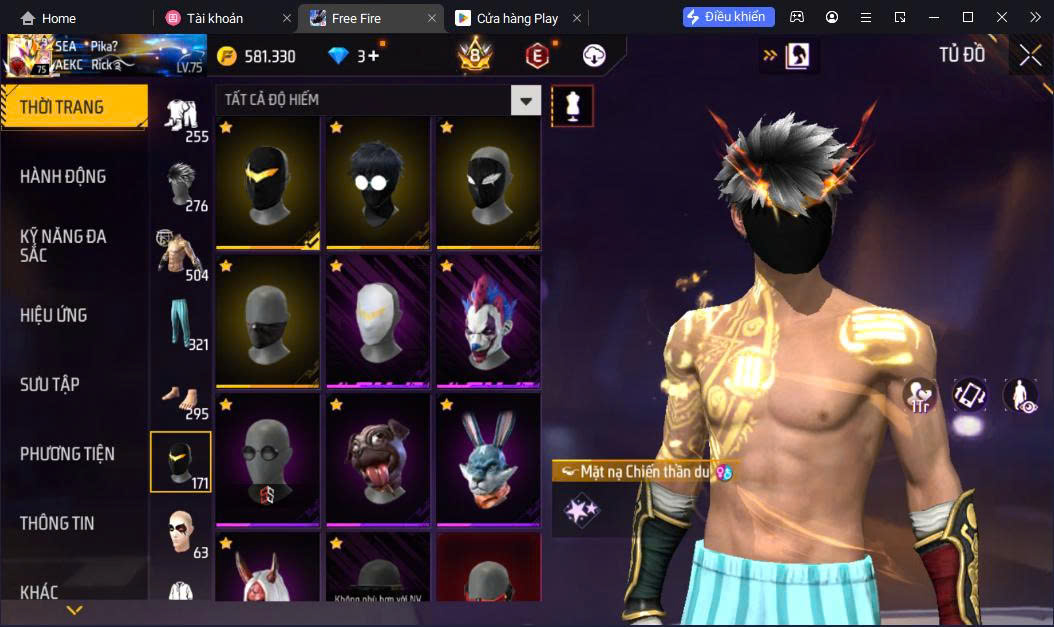Viewport: 1054px width, 627px height.
Task: Open the rarity filter dropdown TẤT CẢ ĐỘ HIẾM
Action: (525, 100)
